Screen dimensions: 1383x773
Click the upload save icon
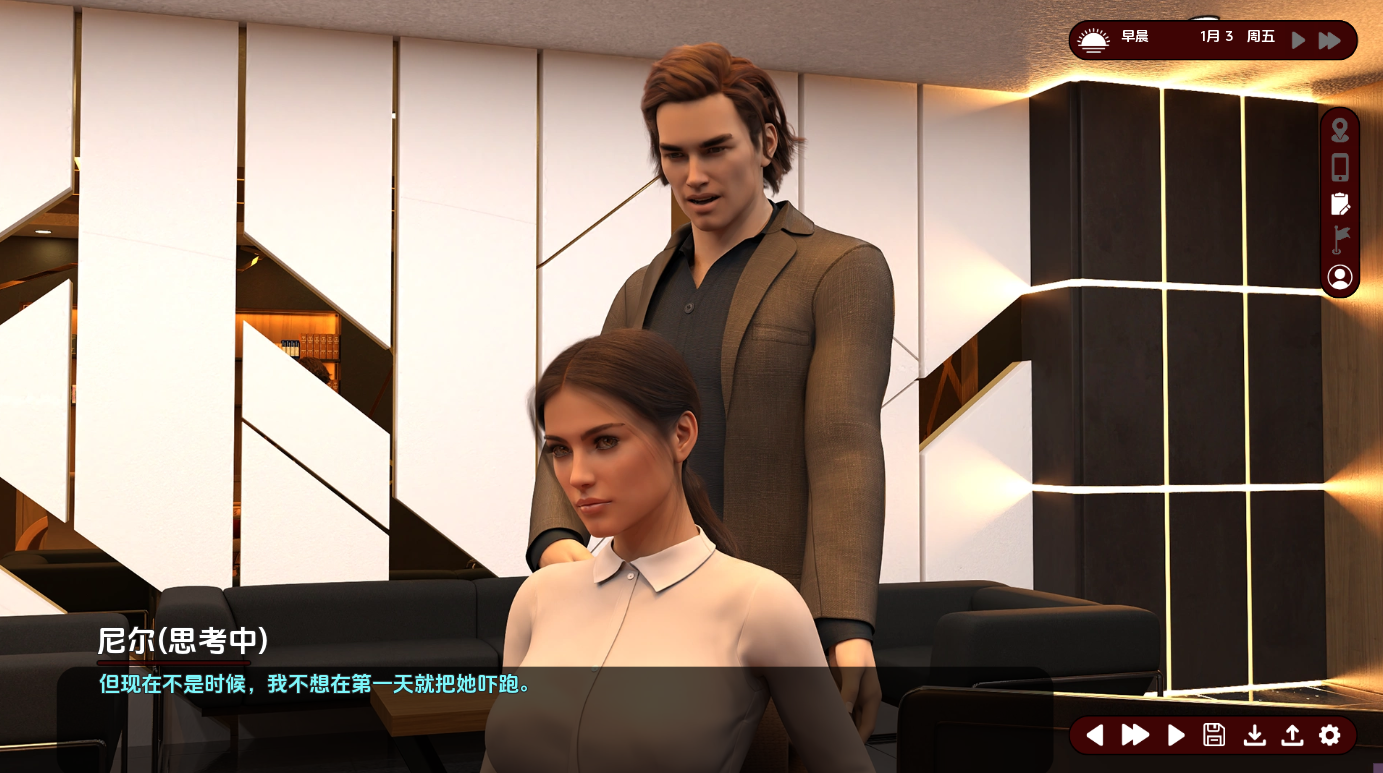pyautogui.click(x=1291, y=735)
